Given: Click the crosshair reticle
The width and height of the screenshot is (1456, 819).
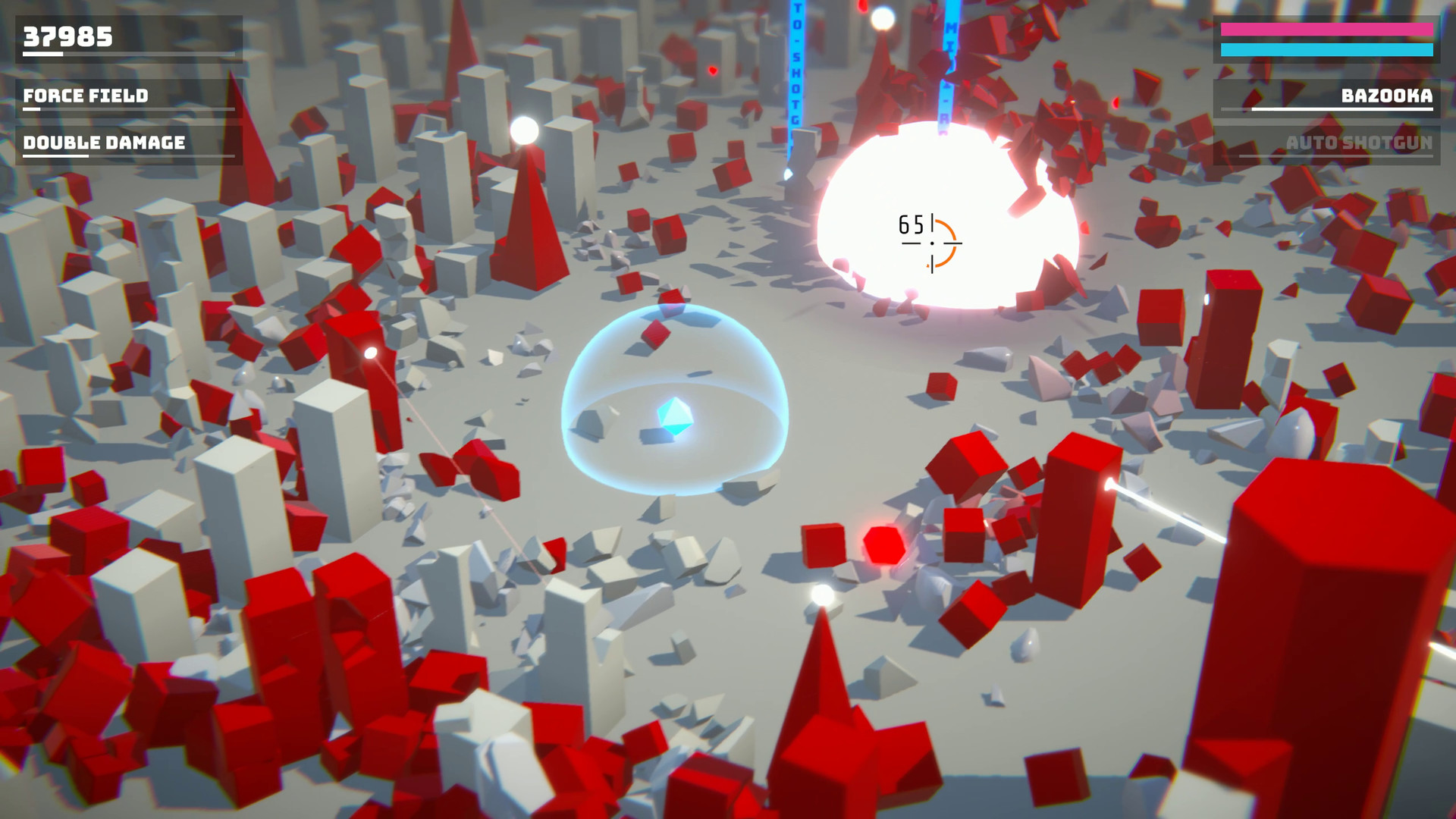Looking at the screenshot, I should (x=931, y=243).
